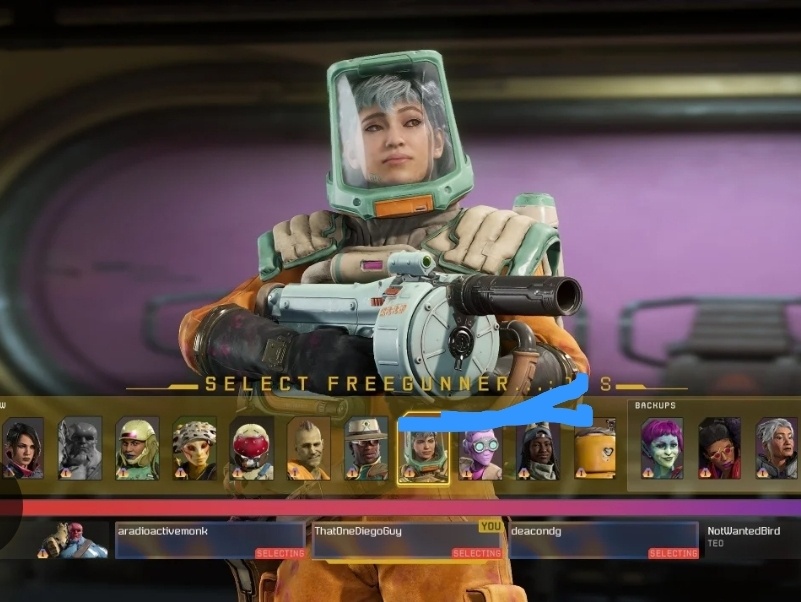
Task: Select the bald man in orange portrait
Action: pos(309,448)
